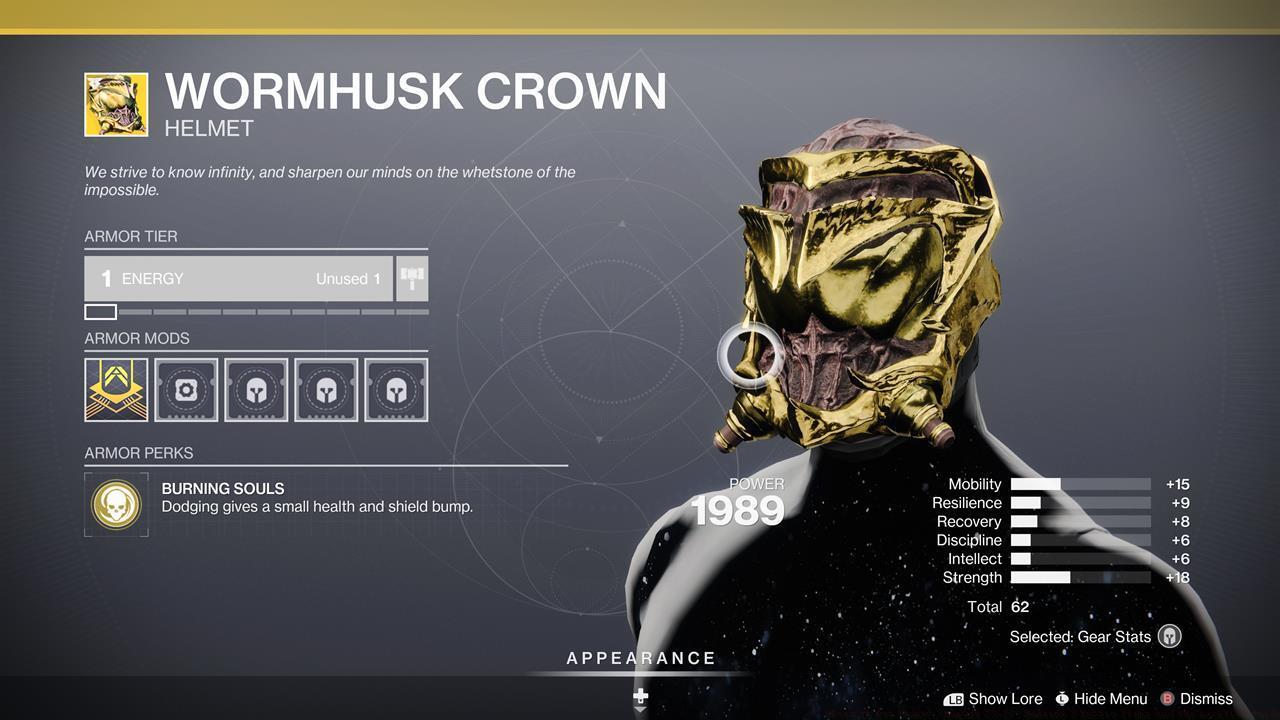
Task: Click the first energy tier segment
Action: (x=99, y=311)
